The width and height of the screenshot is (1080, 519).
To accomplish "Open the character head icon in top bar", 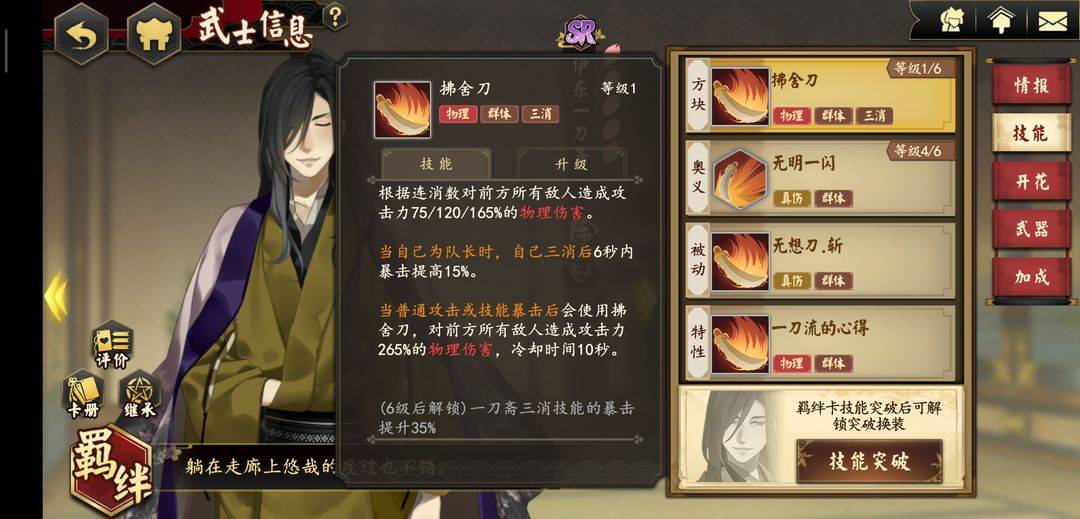I will tap(952, 20).
